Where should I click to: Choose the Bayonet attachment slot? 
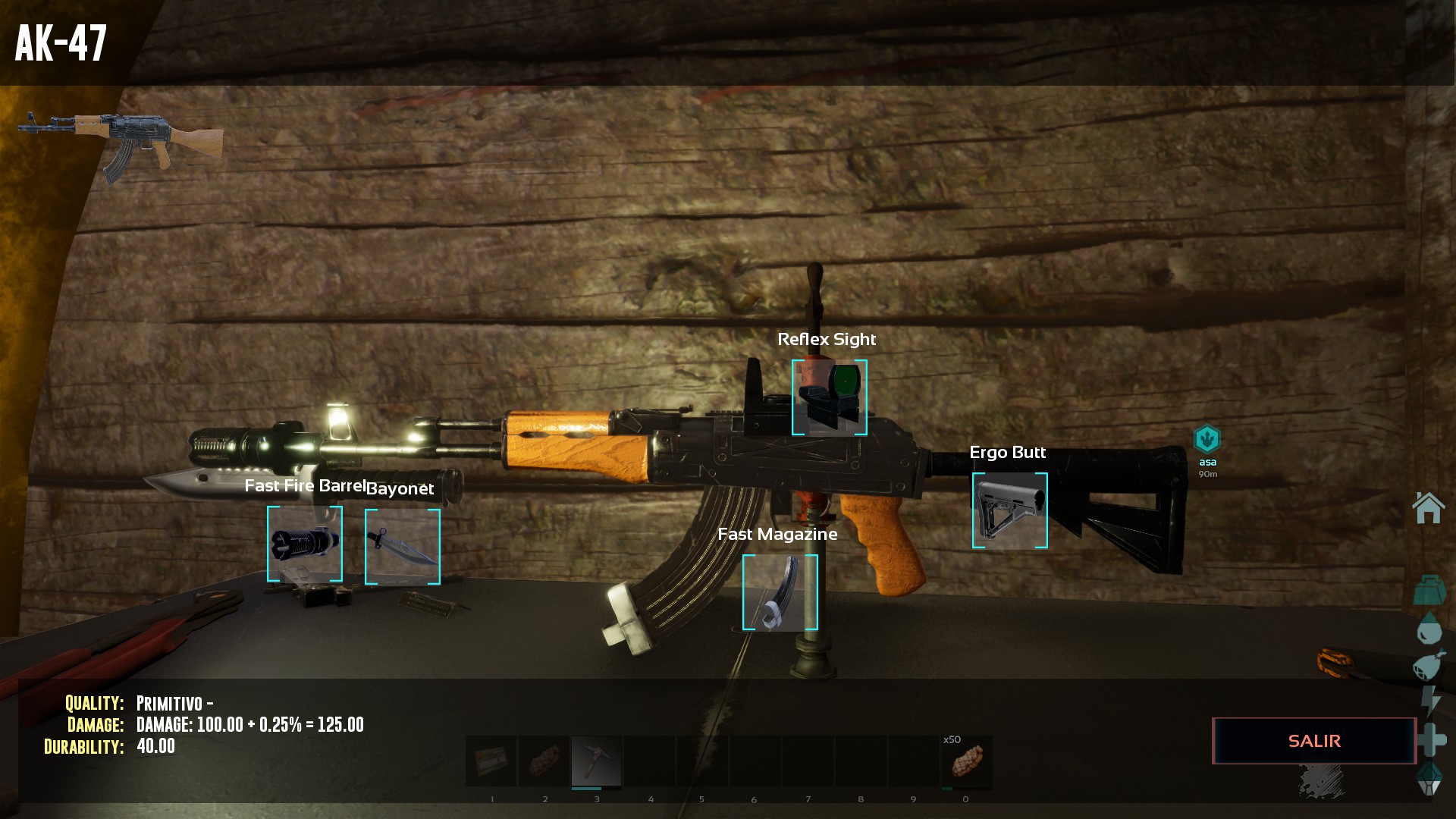point(403,547)
